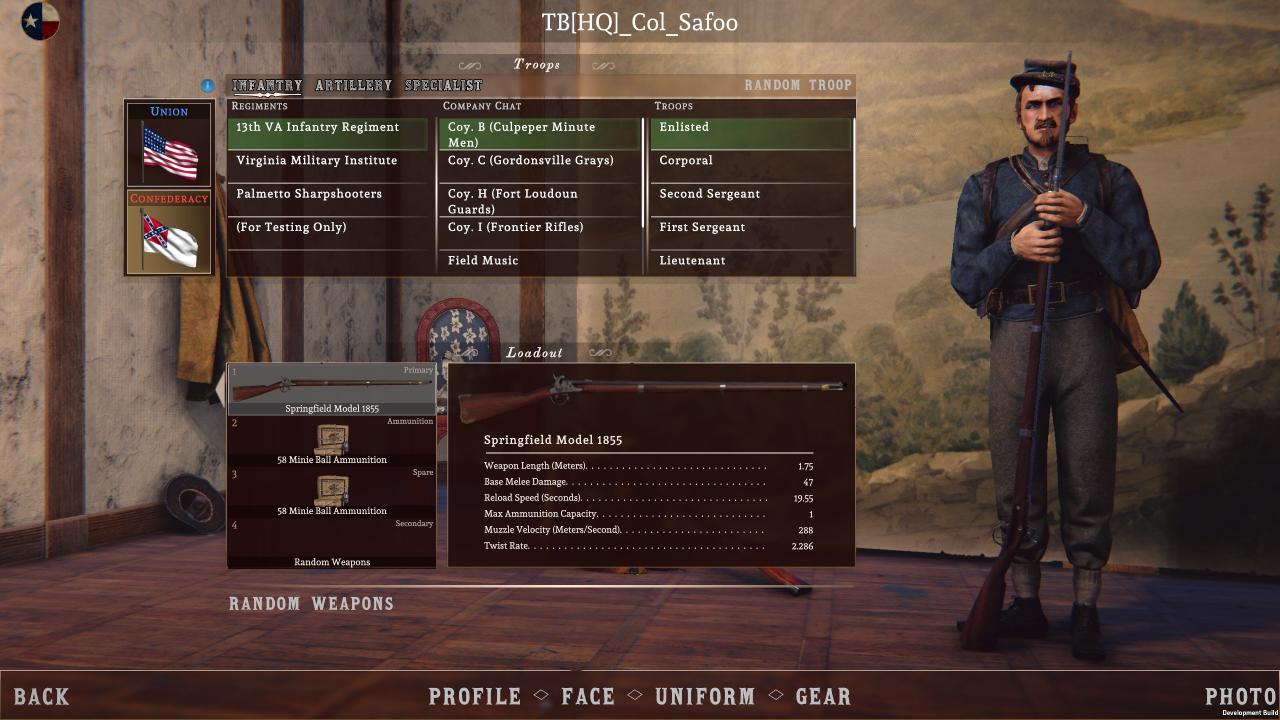Screen dimensions: 1280x720
Task: Go back to the previous screen
Action: pyautogui.click(x=42, y=697)
